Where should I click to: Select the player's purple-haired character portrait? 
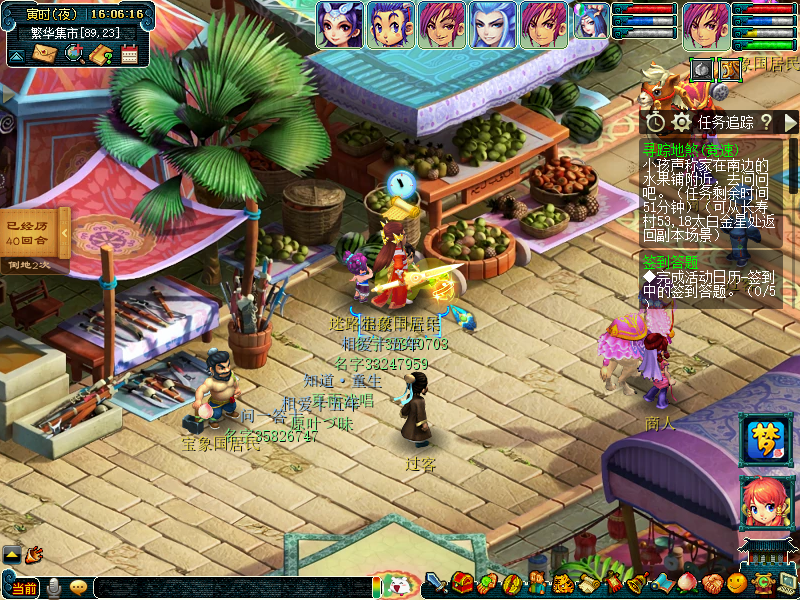tap(706, 25)
